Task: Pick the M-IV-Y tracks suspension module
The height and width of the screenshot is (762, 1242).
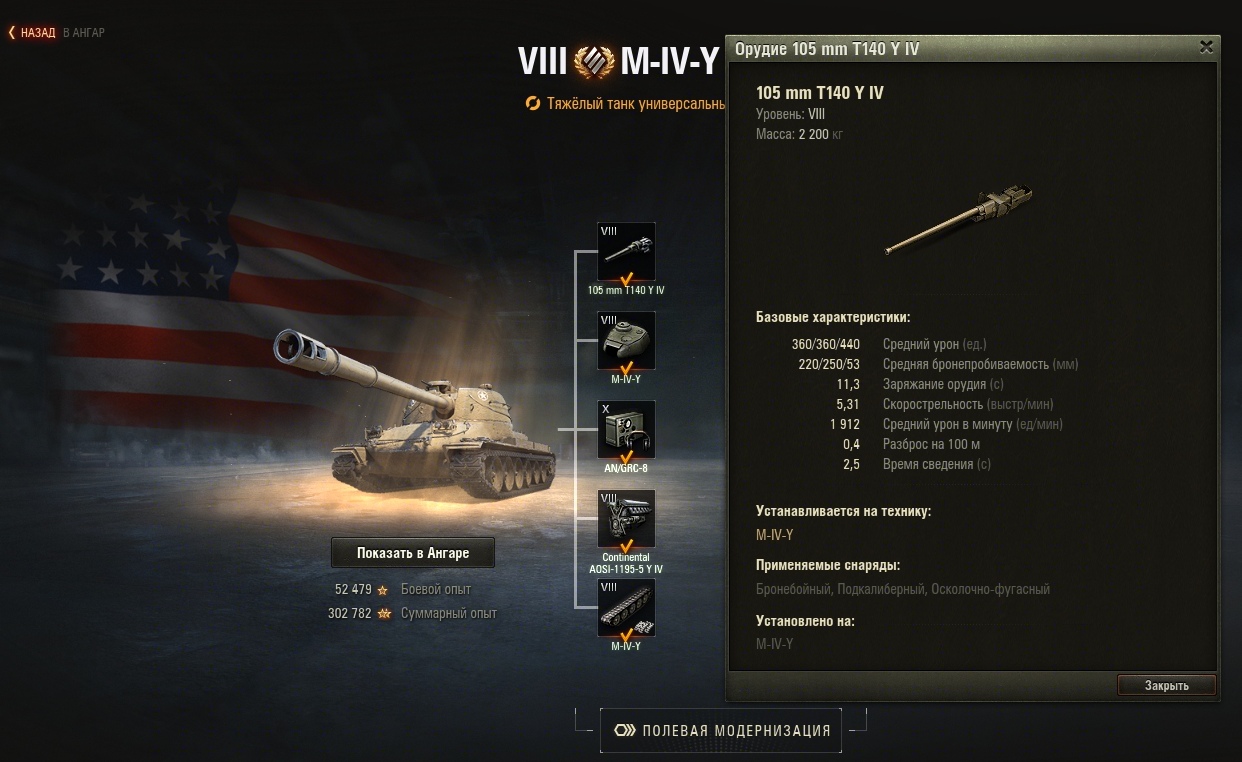Action: click(x=626, y=608)
